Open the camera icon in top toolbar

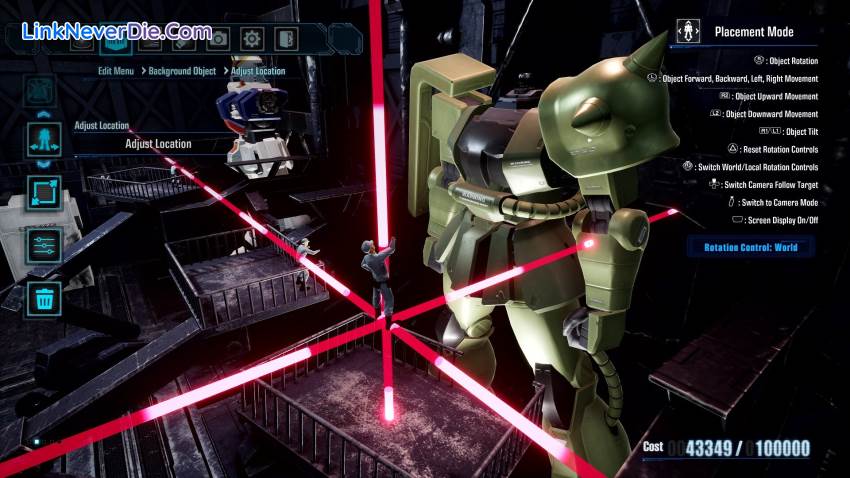pyautogui.click(x=217, y=39)
